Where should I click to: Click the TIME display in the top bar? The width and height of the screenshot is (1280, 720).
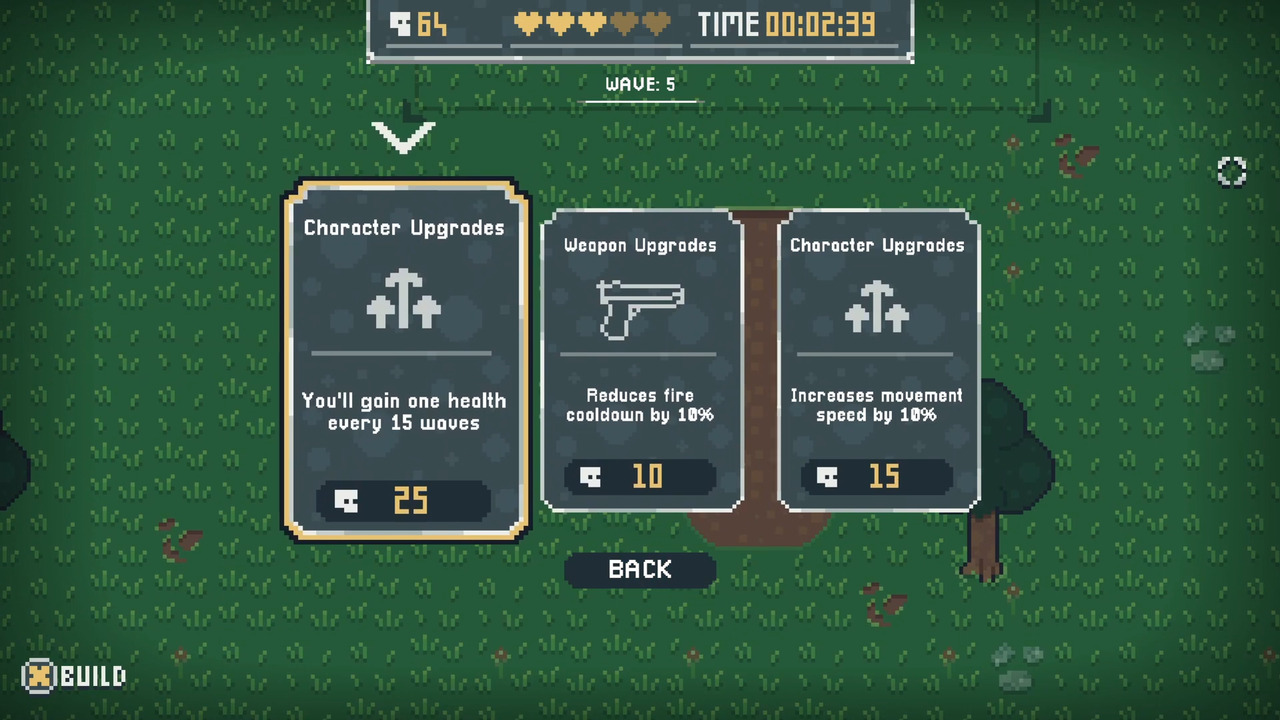click(790, 24)
